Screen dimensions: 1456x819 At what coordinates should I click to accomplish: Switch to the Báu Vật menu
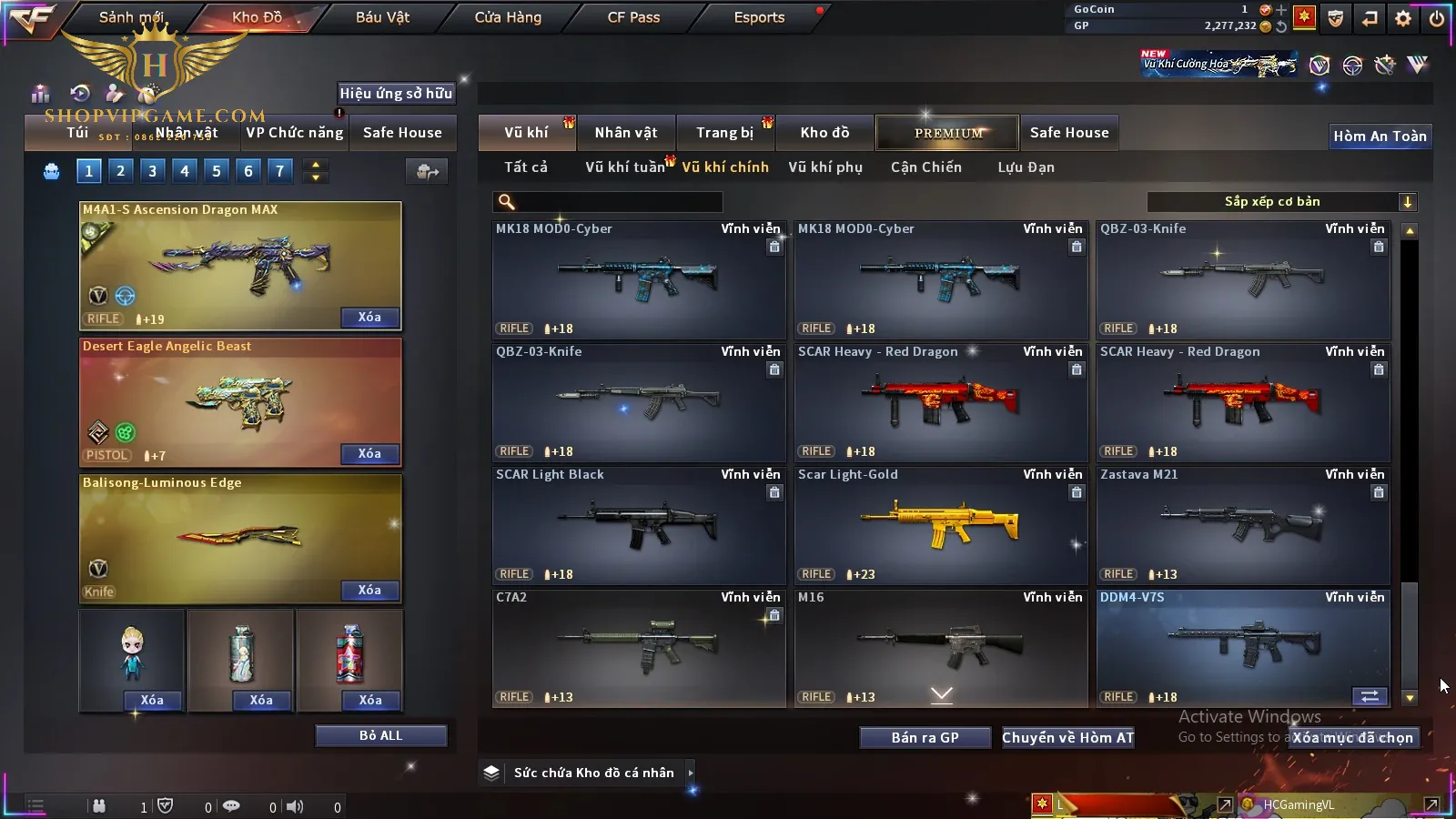point(382,17)
